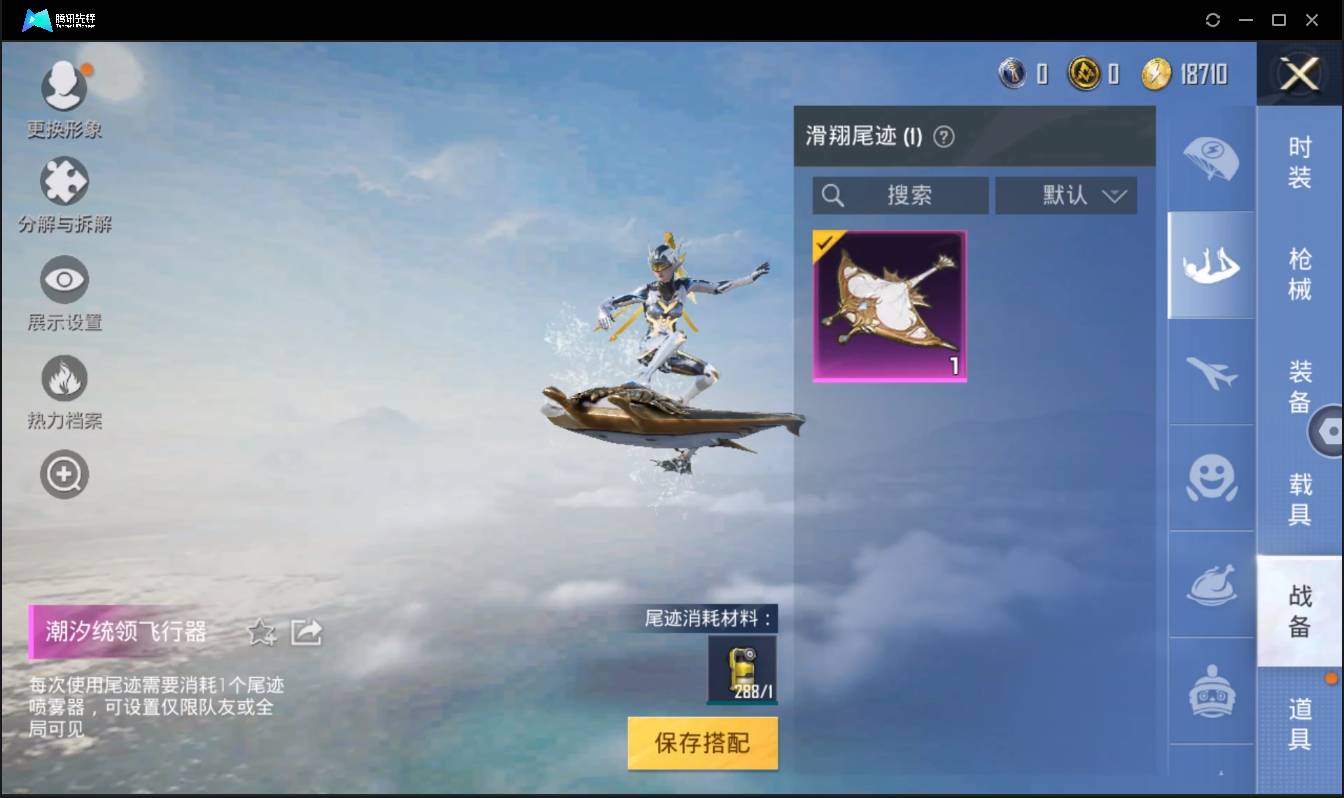Image resolution: width=1344 pixels, height=798 pixels.
Task: Select the glider trail thumbnail
Action: pyautogui.click(x=889, y=304)
